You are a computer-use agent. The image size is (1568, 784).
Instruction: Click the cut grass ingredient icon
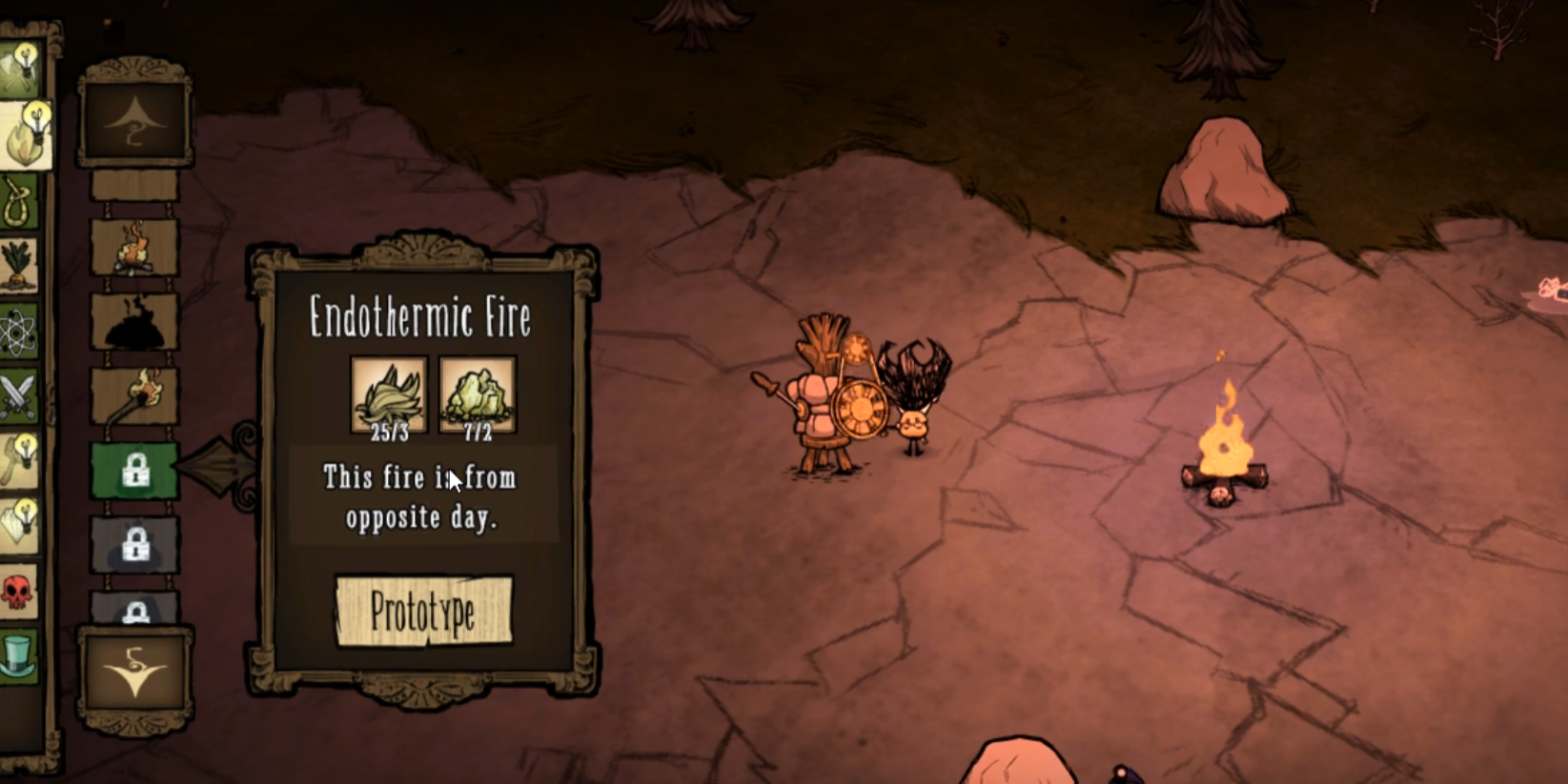(x=389, y=392)
